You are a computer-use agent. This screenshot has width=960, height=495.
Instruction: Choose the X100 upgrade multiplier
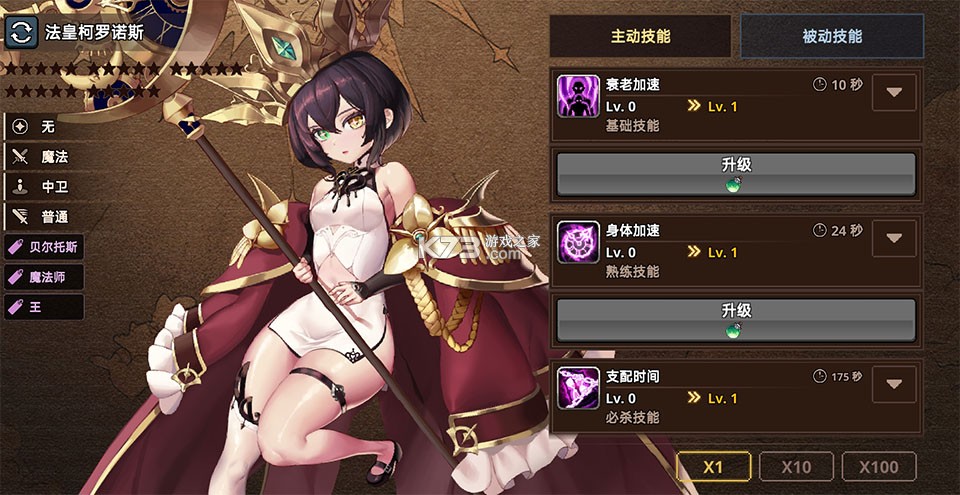(879, 466)
